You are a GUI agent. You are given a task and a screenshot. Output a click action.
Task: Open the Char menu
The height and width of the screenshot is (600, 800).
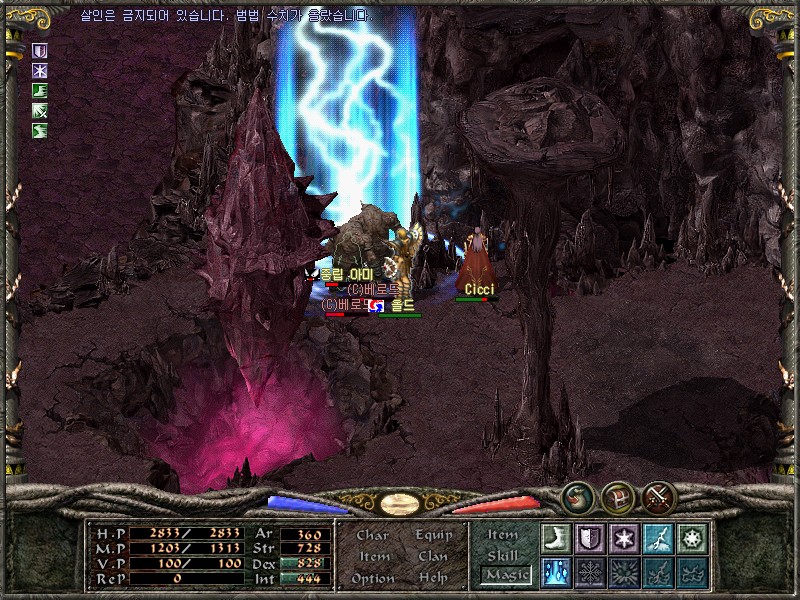click(x=373, y=535)
